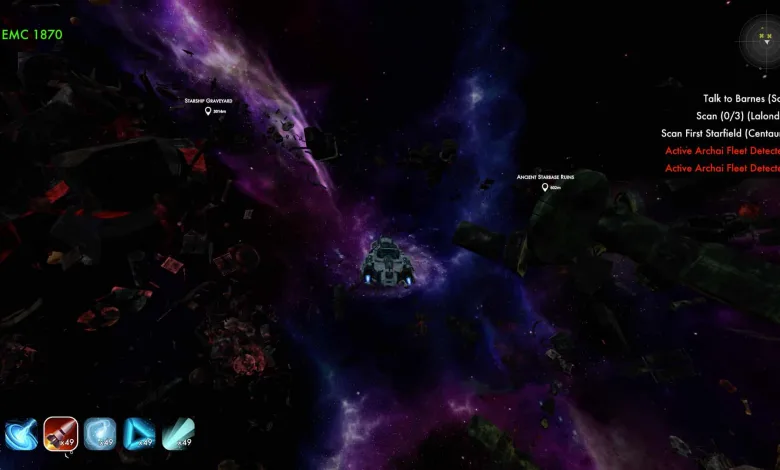Select the red rocket missile slot
Screen dimensions: 780x470
[x=60, y=434]
